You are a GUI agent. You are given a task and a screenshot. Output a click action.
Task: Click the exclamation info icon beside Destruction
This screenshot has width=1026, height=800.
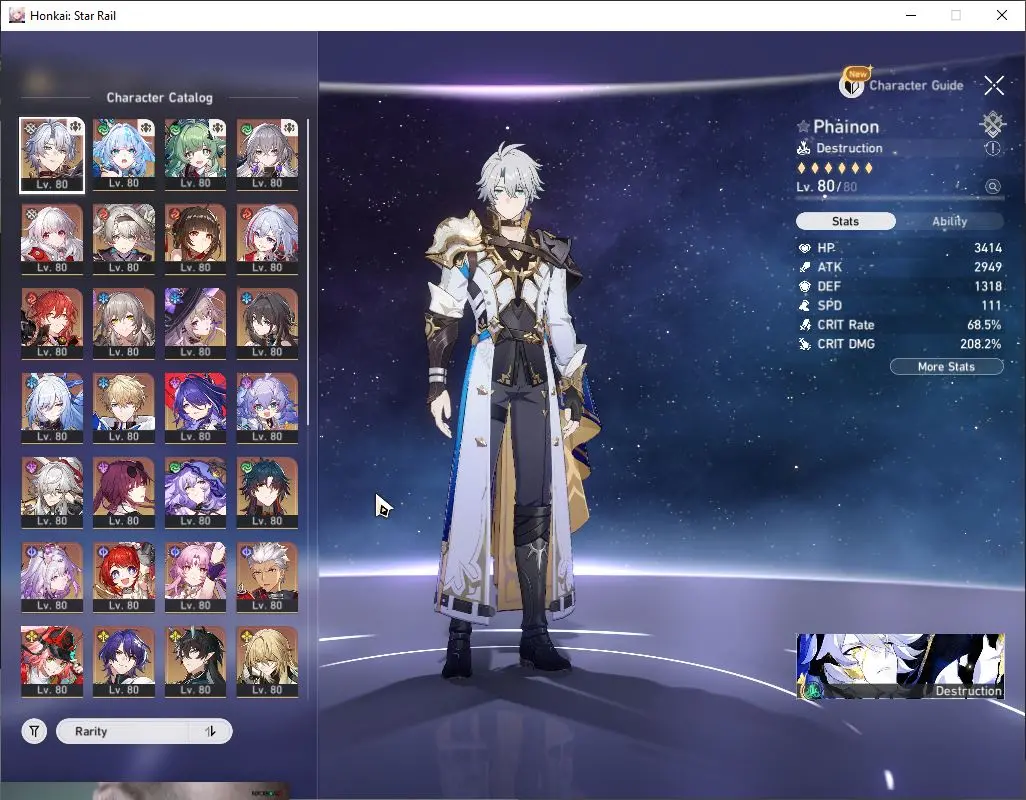point(992,148)
